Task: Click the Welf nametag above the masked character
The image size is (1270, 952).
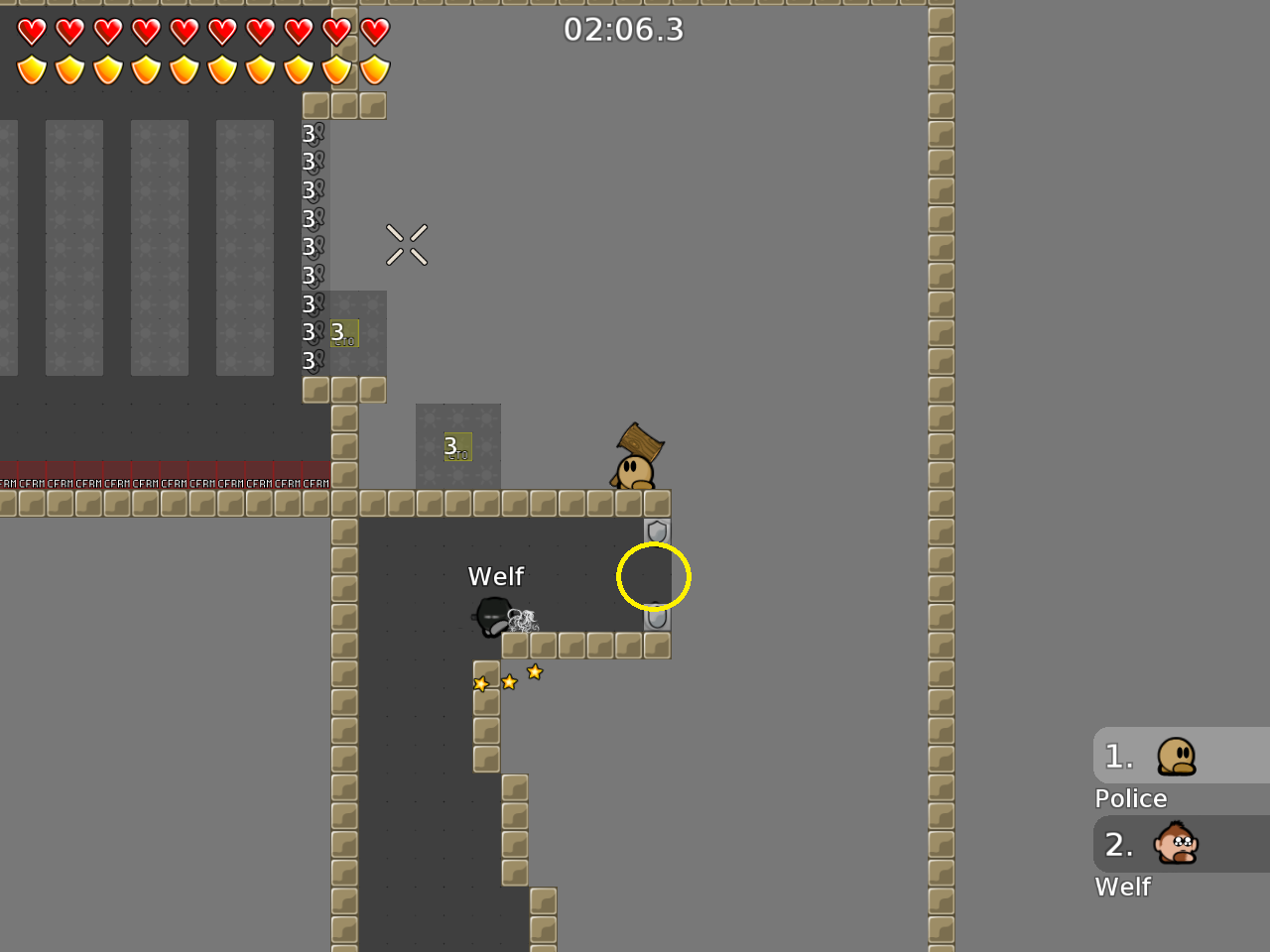Action: point(495,575)
